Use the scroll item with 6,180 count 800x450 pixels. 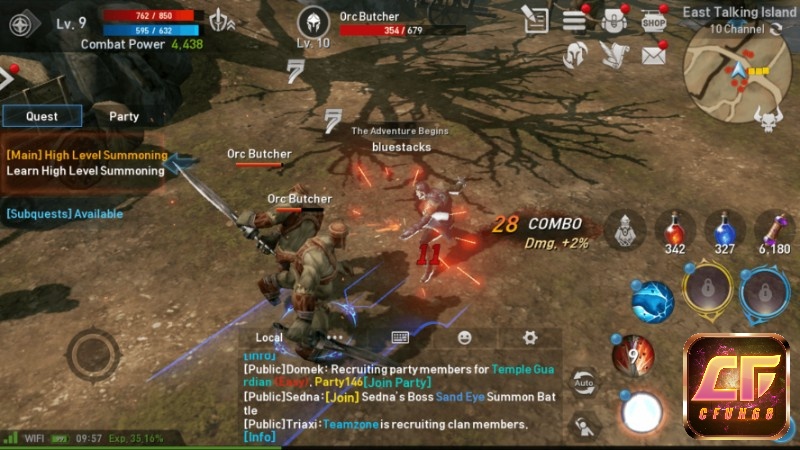pos(773,230)
